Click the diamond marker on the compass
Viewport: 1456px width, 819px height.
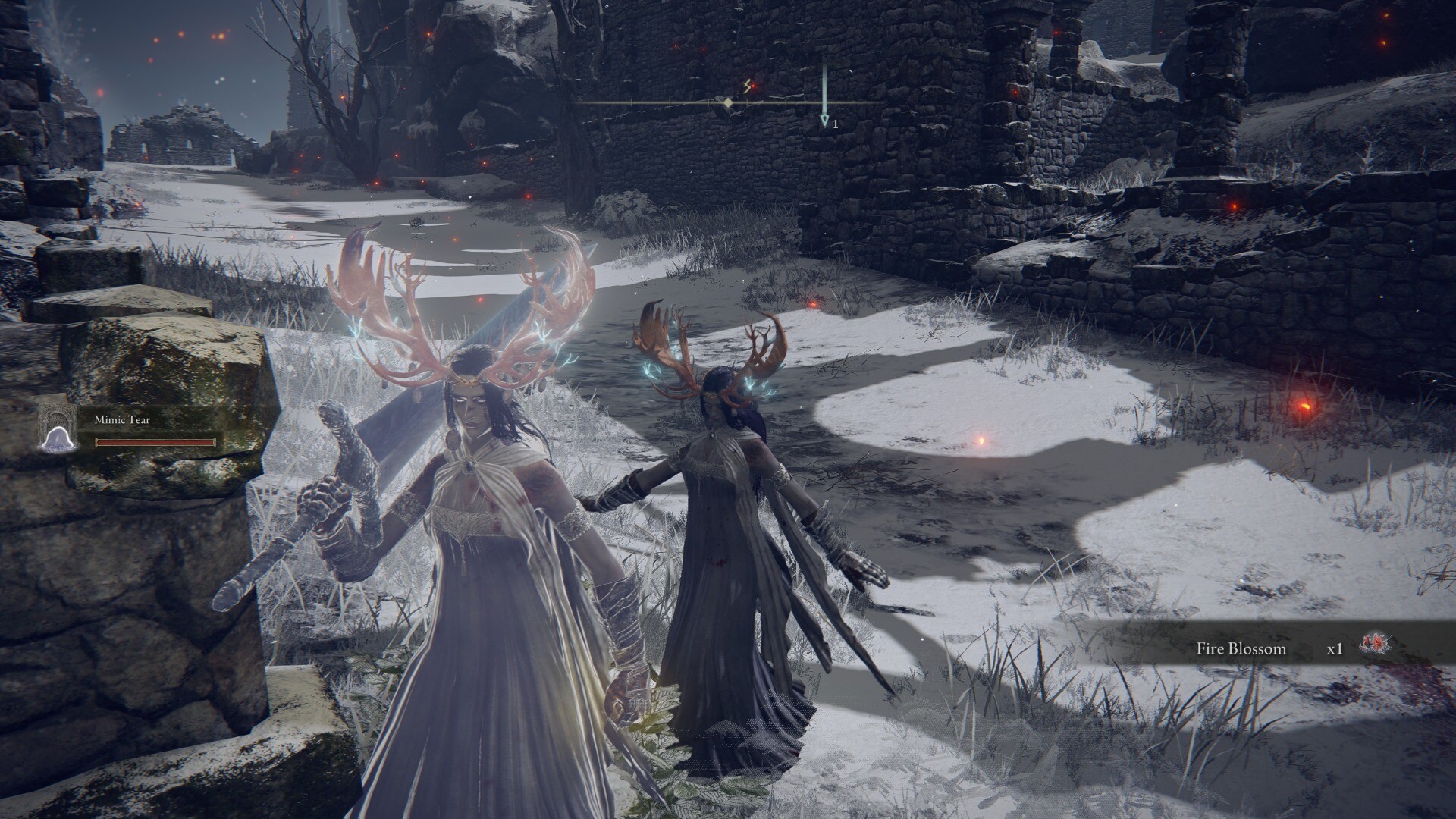pos(728,102)
